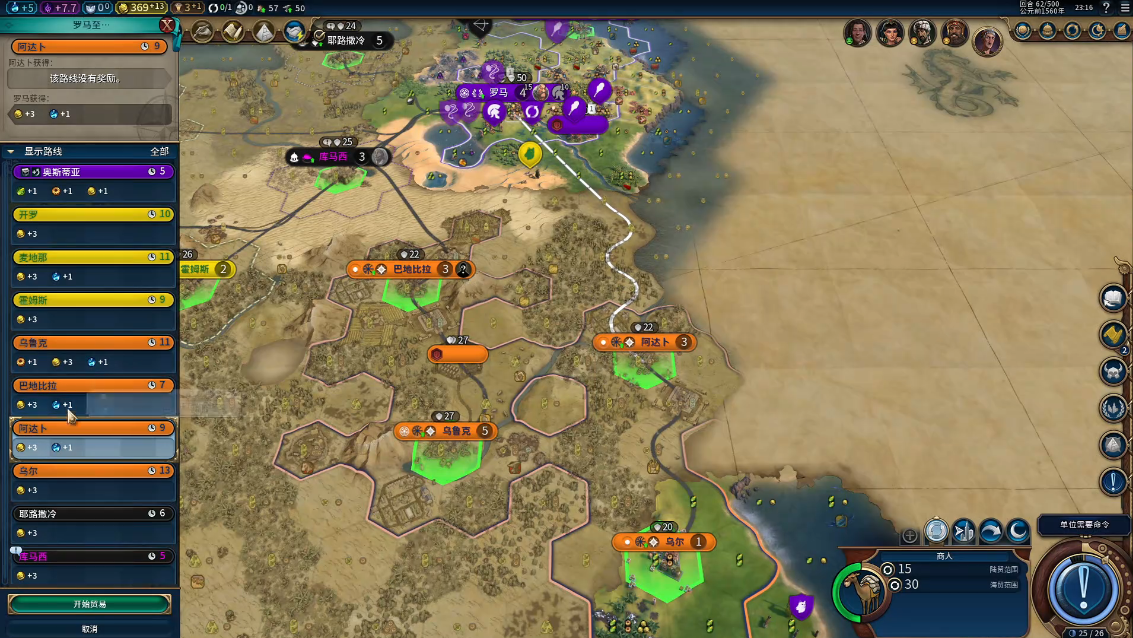Cancel trade route selection with 取消

89,629
